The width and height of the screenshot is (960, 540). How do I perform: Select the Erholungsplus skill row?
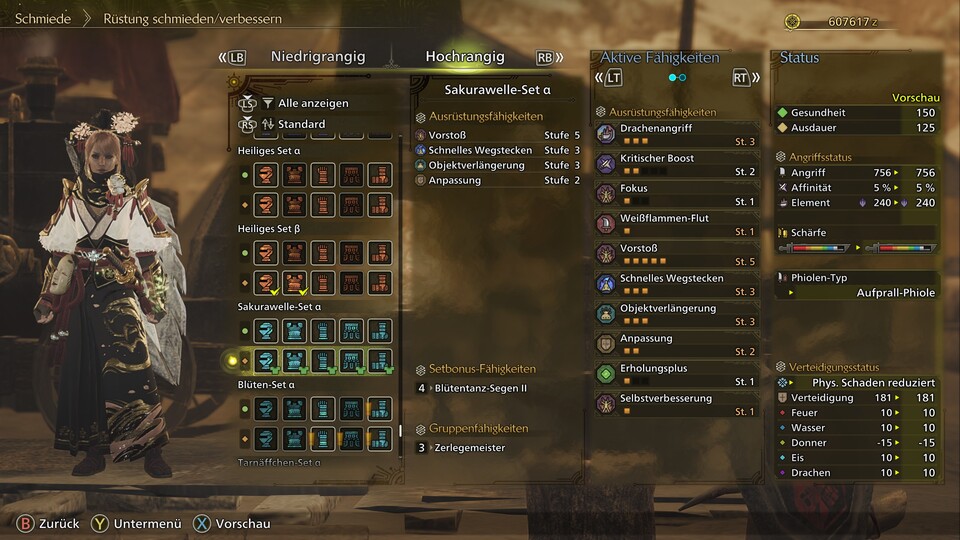(676, 374)
